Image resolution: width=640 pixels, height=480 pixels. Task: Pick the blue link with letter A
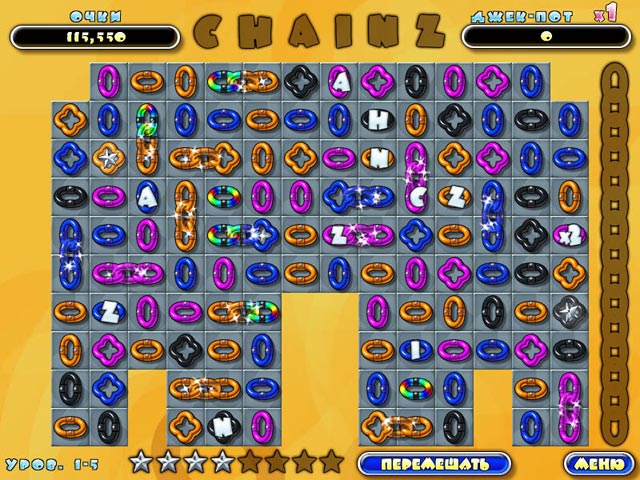146,196
